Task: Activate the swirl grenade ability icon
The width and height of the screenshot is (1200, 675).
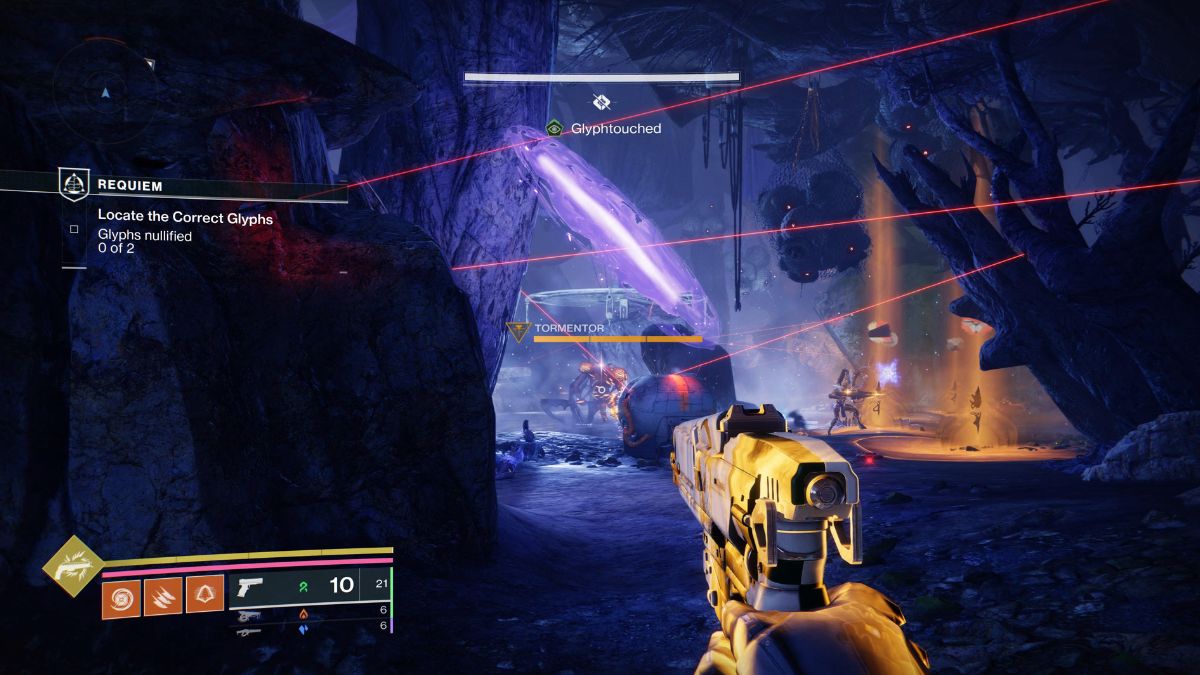Action: [121, 597]
